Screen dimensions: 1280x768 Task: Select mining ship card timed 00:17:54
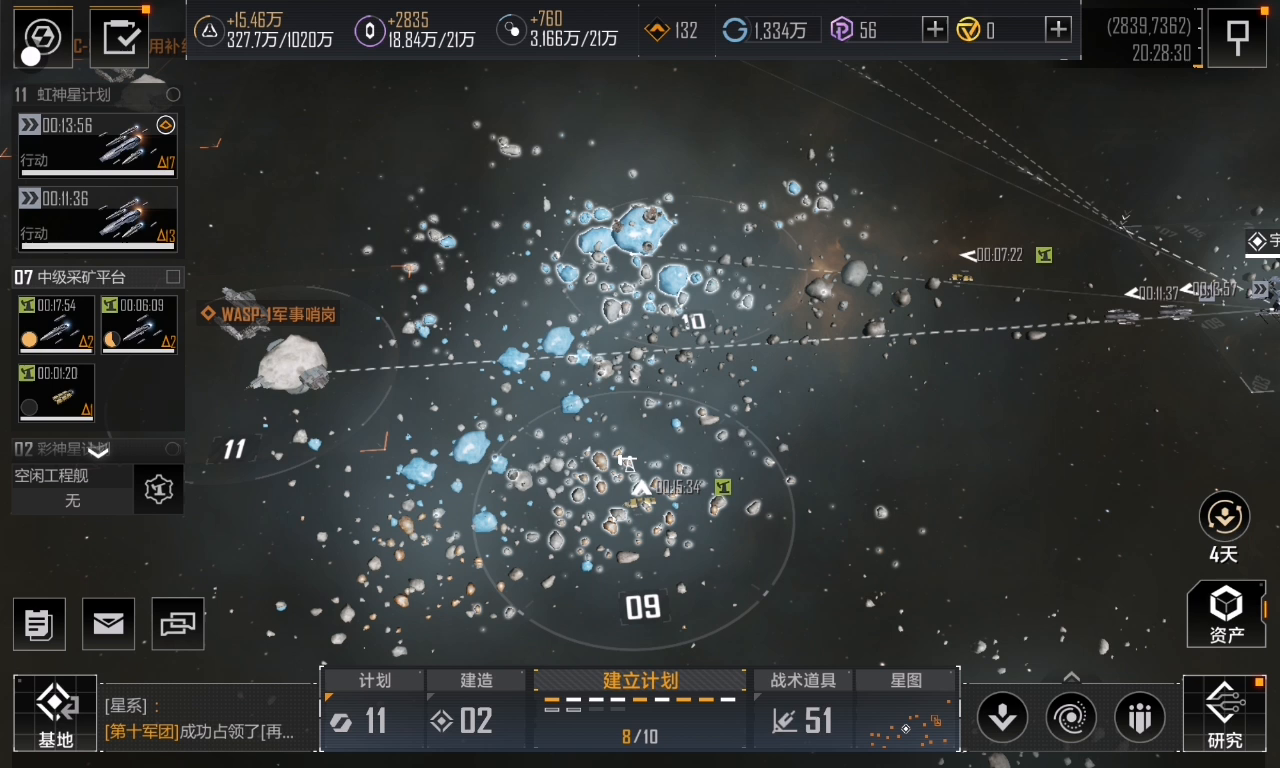coord(56,324)
